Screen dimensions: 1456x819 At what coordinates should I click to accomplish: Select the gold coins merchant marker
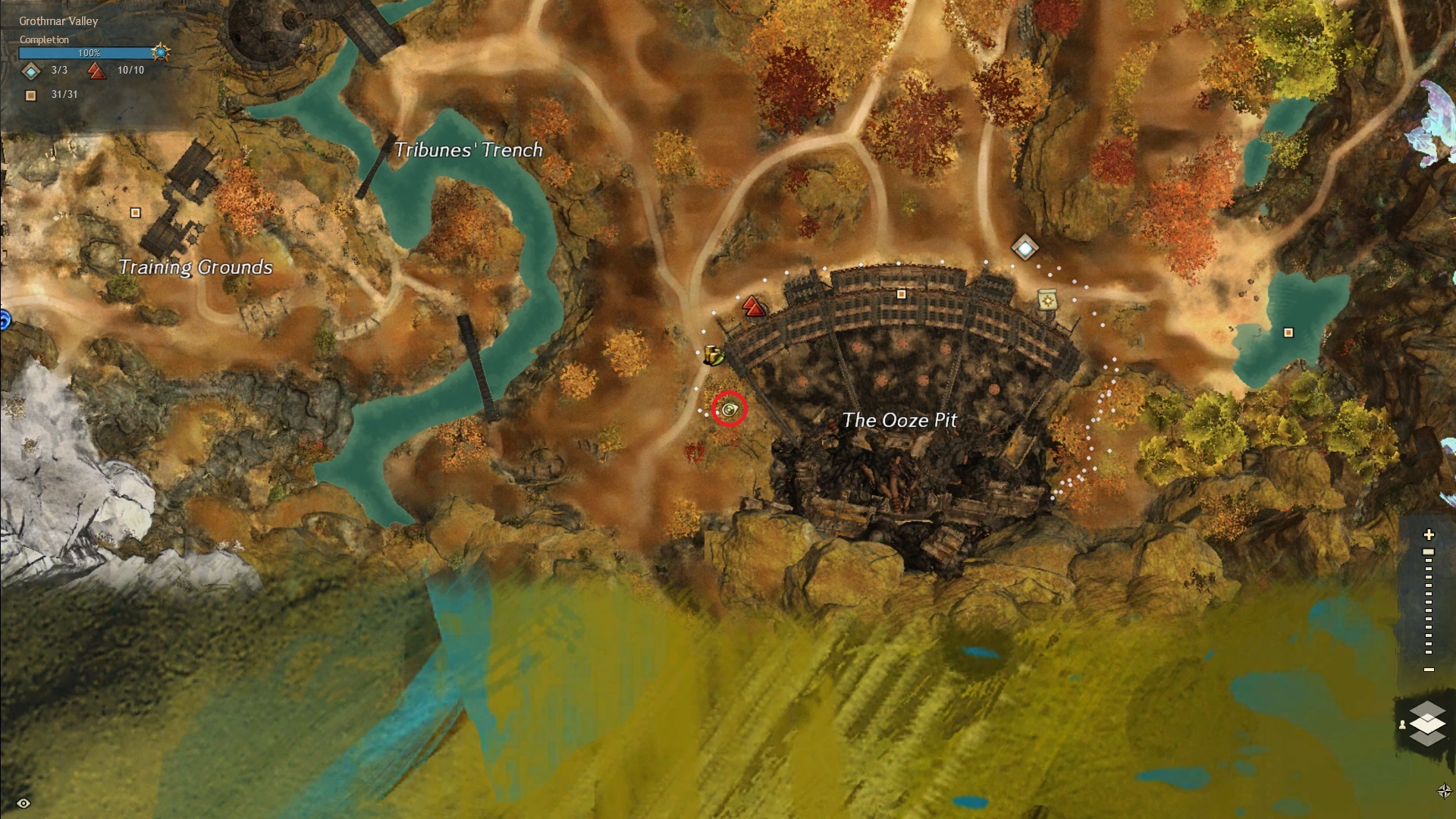[x=713, y=355]
